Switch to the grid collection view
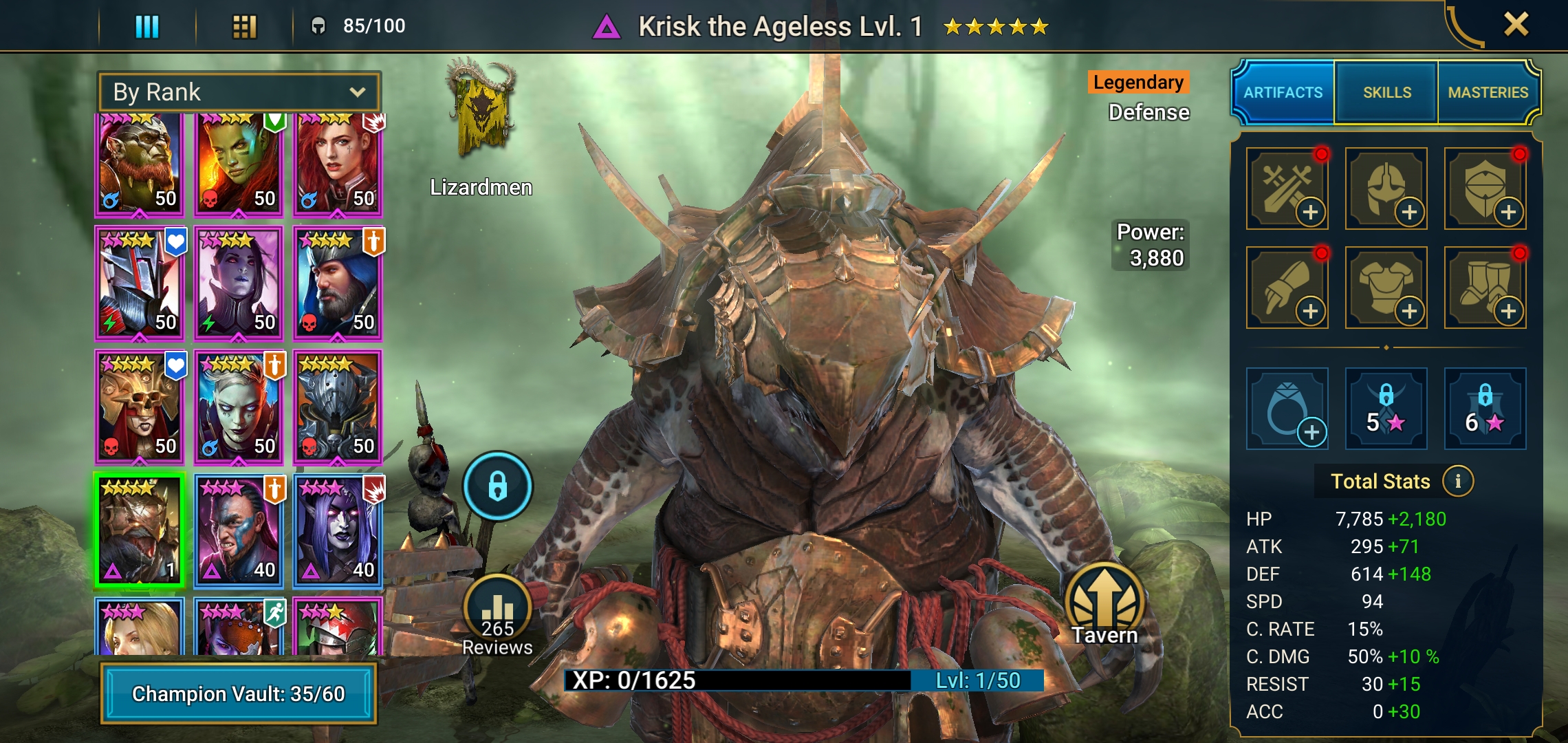1568x743 pixels. click(x=244, y=27)
